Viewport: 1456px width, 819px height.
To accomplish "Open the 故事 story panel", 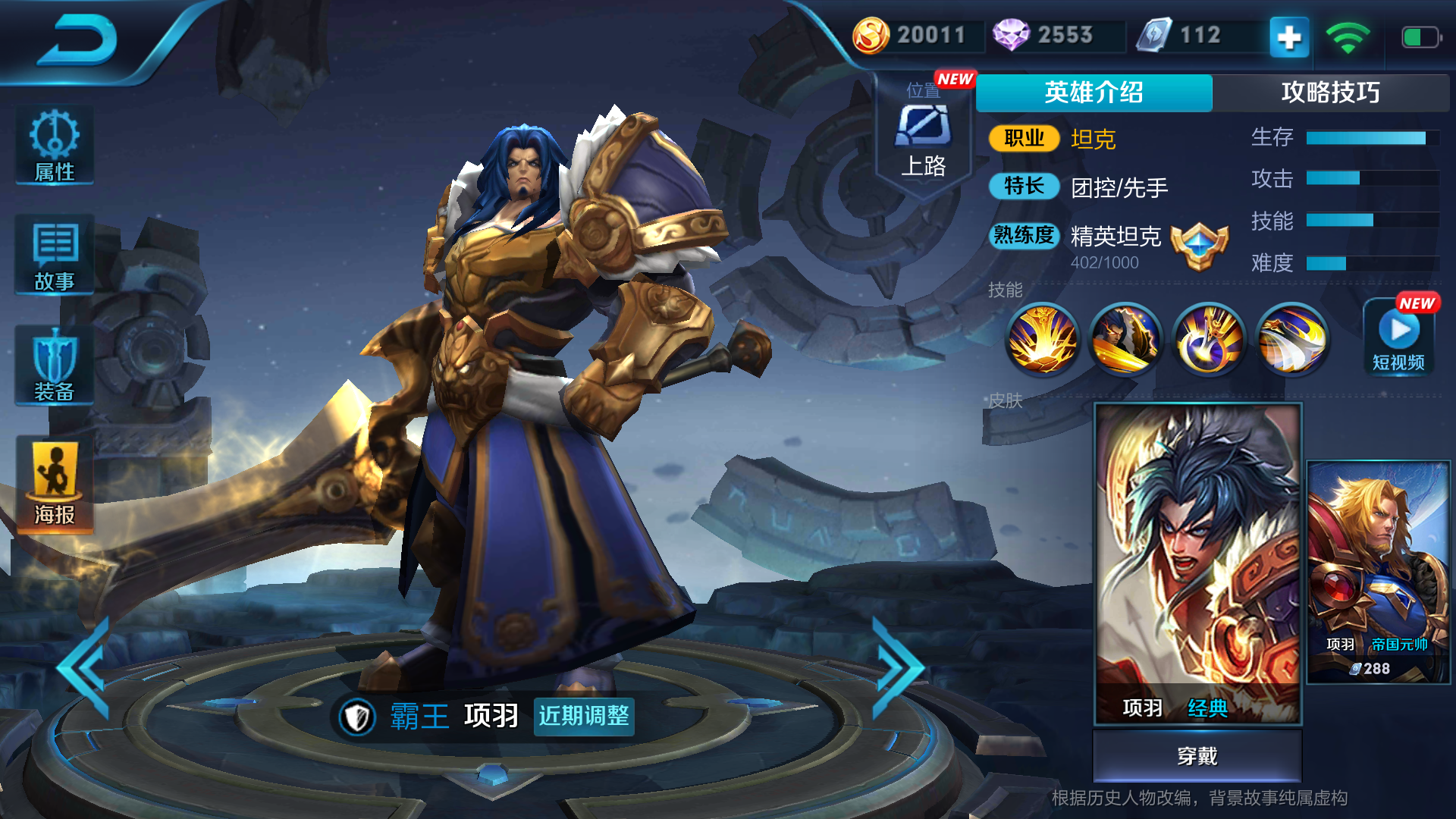I will pyautogui.click(x=55, y=256).
